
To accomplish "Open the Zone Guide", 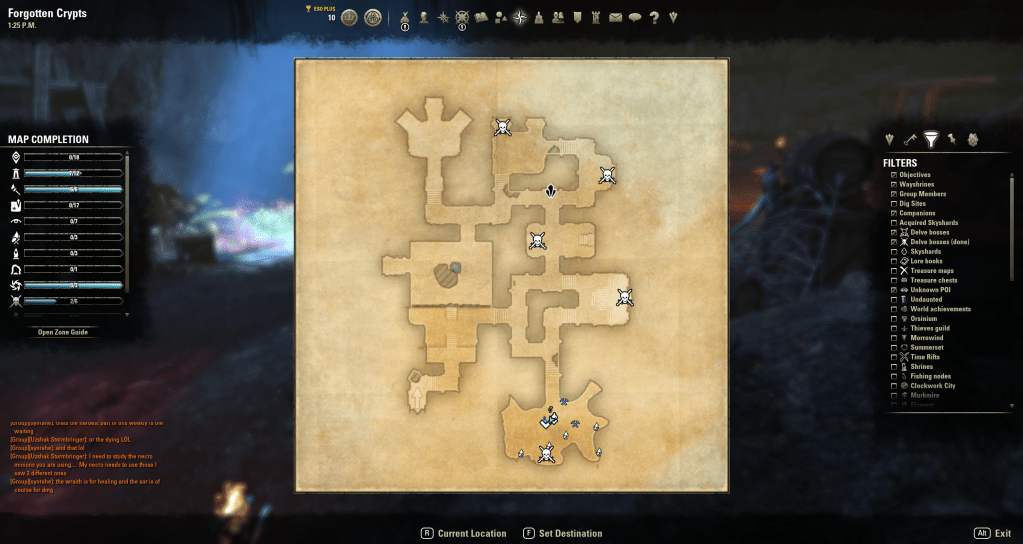I will pyautogui.click(x=63, y=331).
